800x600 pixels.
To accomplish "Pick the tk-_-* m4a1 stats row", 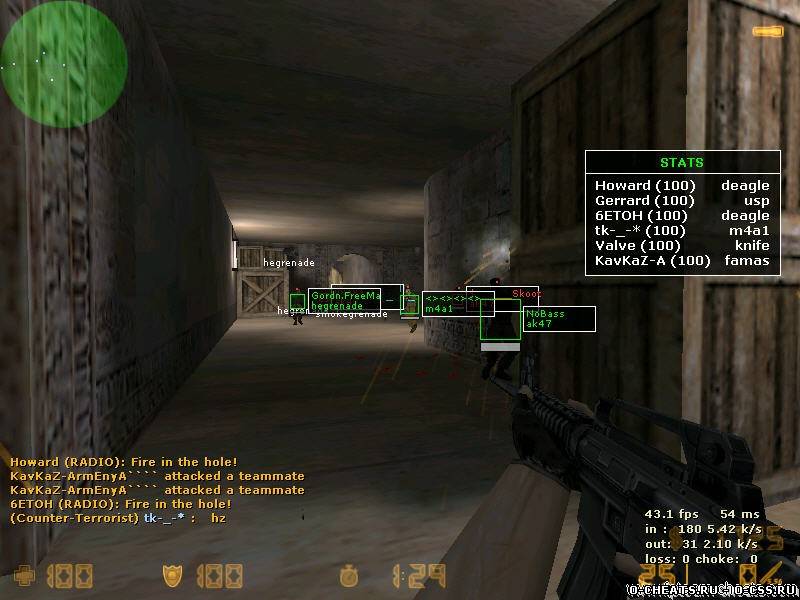I will [682, 230].
